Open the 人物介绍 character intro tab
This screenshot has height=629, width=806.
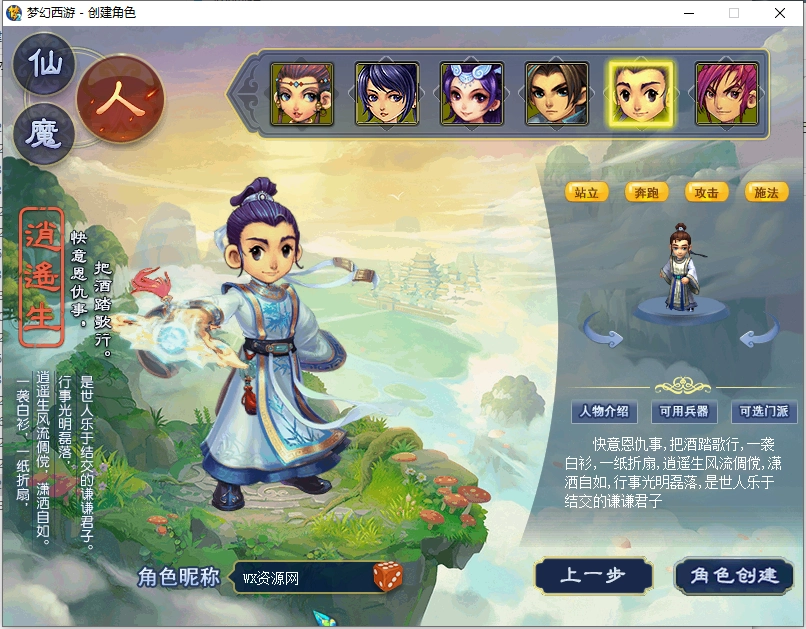(605, 411)
